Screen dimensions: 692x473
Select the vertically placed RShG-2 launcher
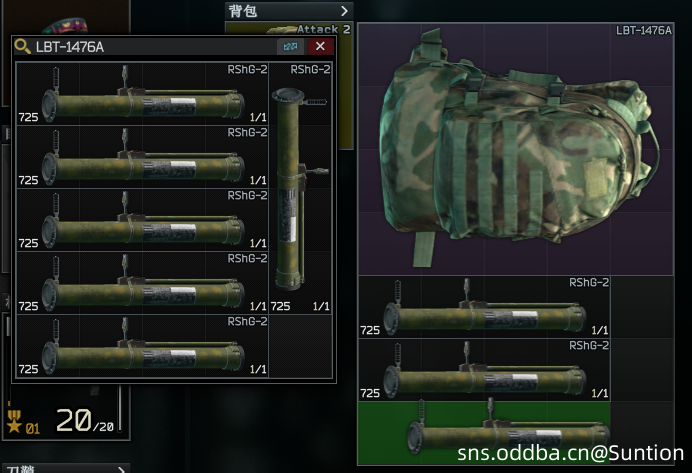click(x=300, y=188)
